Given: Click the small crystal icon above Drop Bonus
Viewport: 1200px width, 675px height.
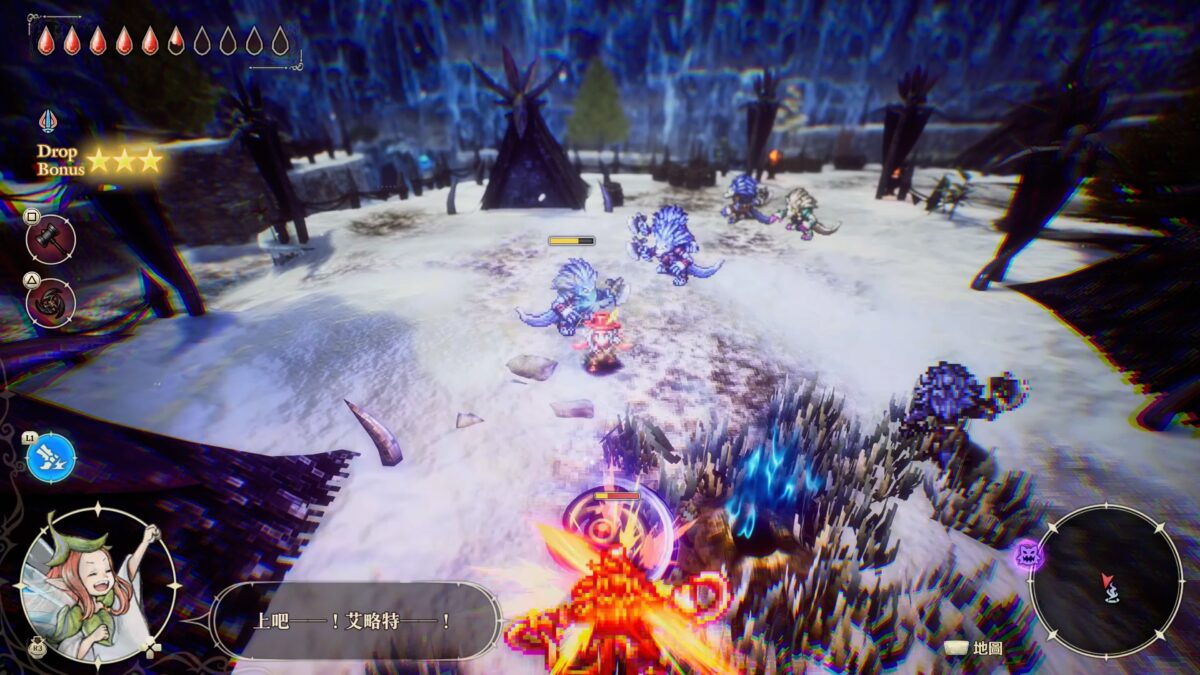Looking at the screenshot, I should click(48, 122).
